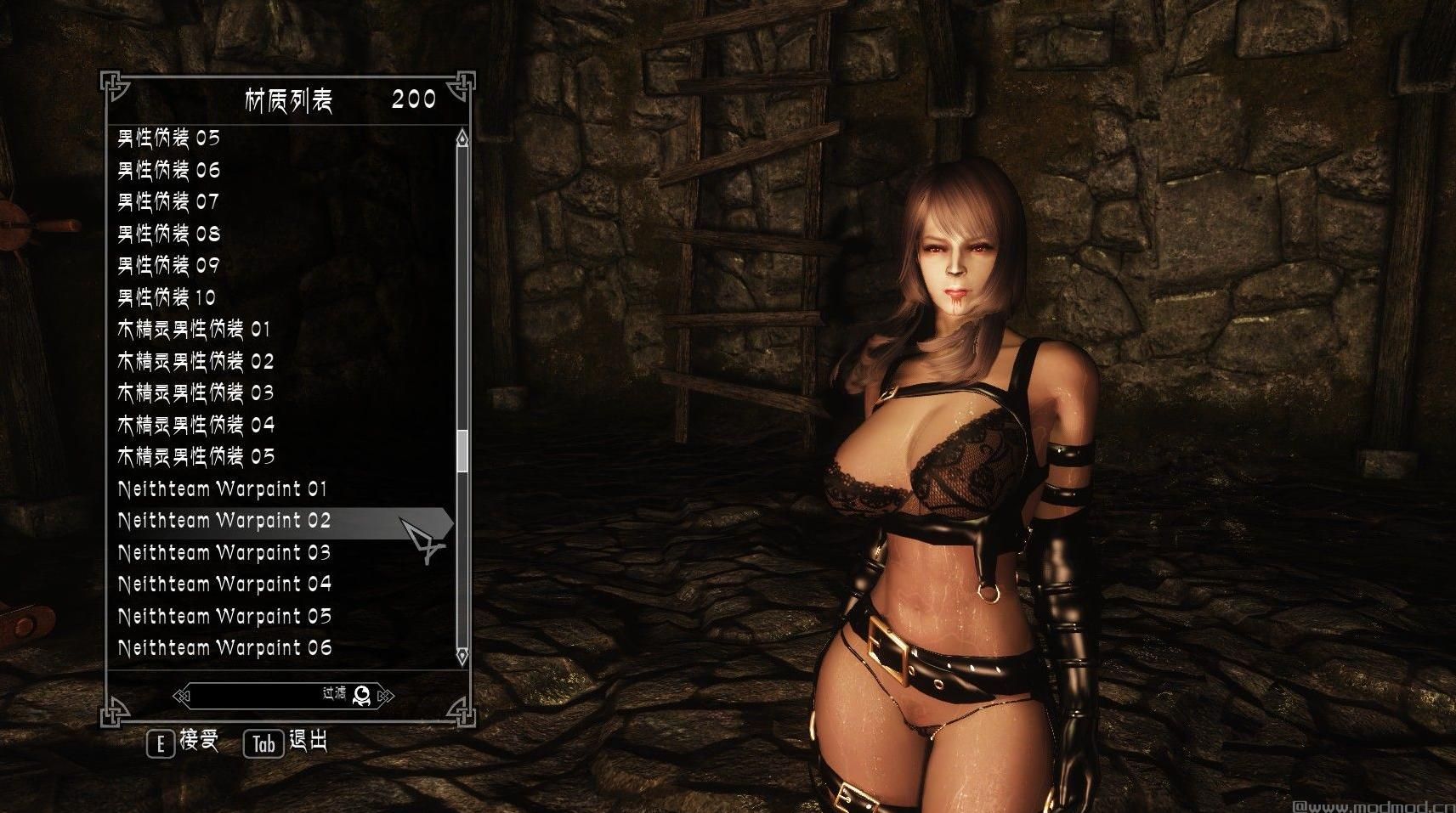This screenshot has width=1456, height=813.
Task: Pick the 木精灵男性伪装 03 row
Action: tap(195, 393)
